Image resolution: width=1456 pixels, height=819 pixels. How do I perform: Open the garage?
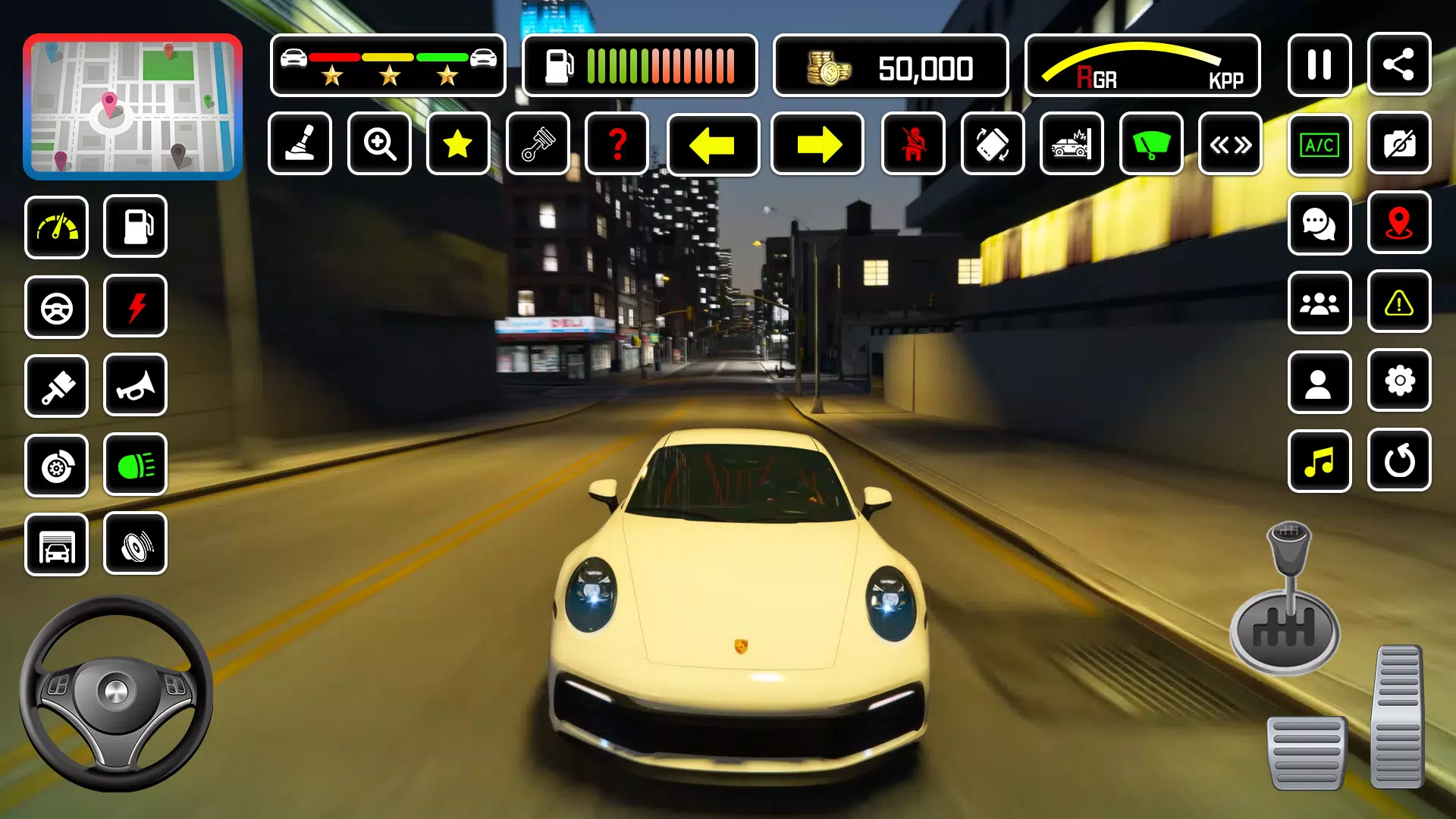(x=57, y=545)
